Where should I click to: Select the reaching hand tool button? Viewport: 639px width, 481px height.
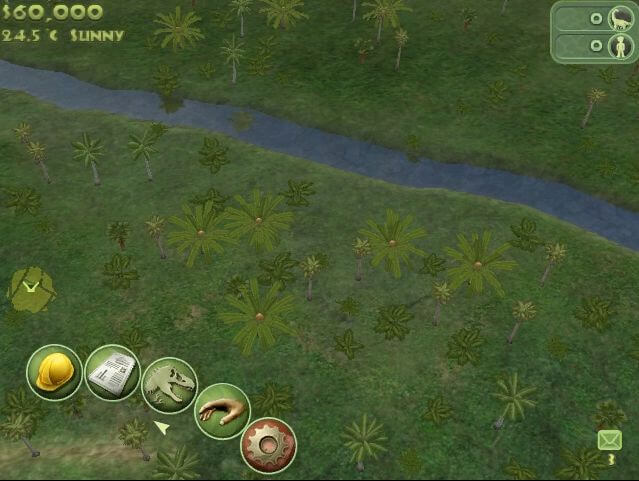pyautogui.click(x=221, y=410)
